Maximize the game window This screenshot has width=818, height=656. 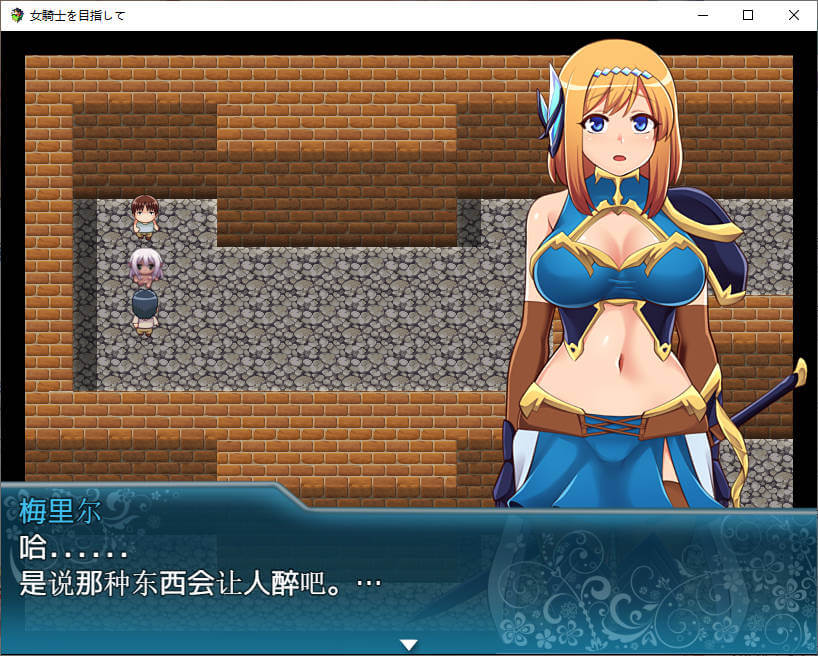[748, 15]
